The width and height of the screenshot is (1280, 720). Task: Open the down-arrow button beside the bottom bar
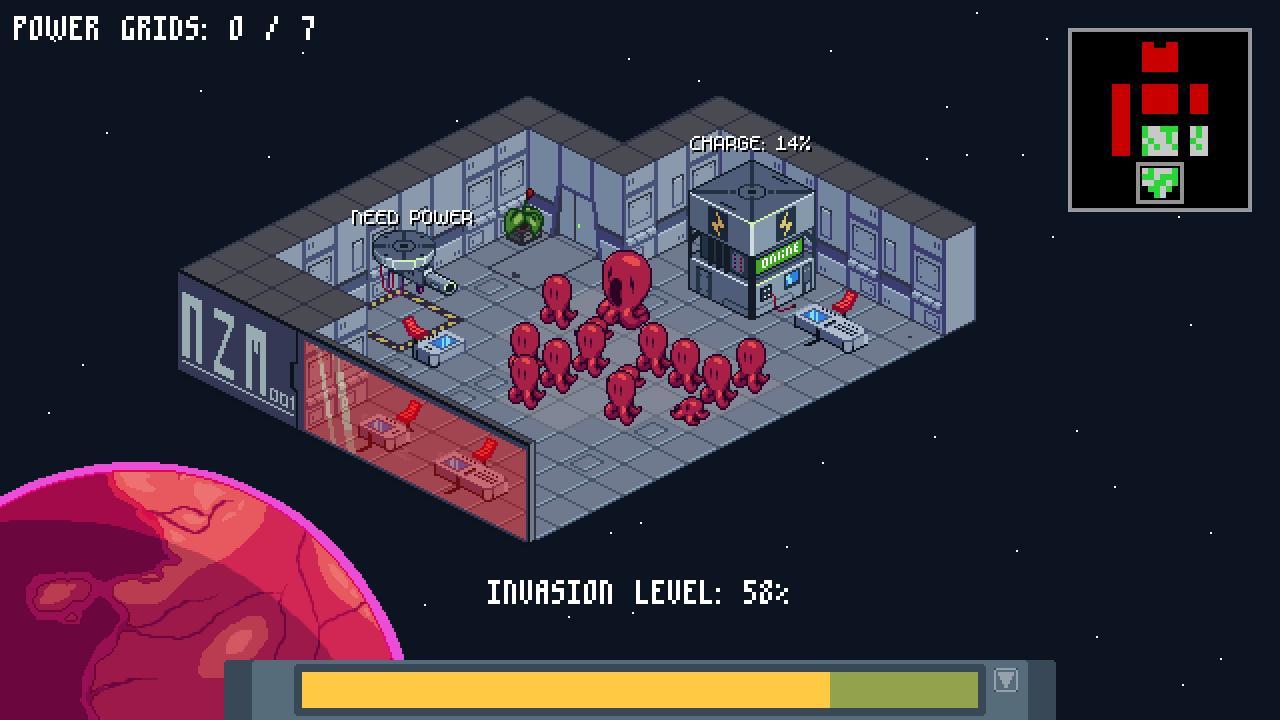(x=1007, y=681)
